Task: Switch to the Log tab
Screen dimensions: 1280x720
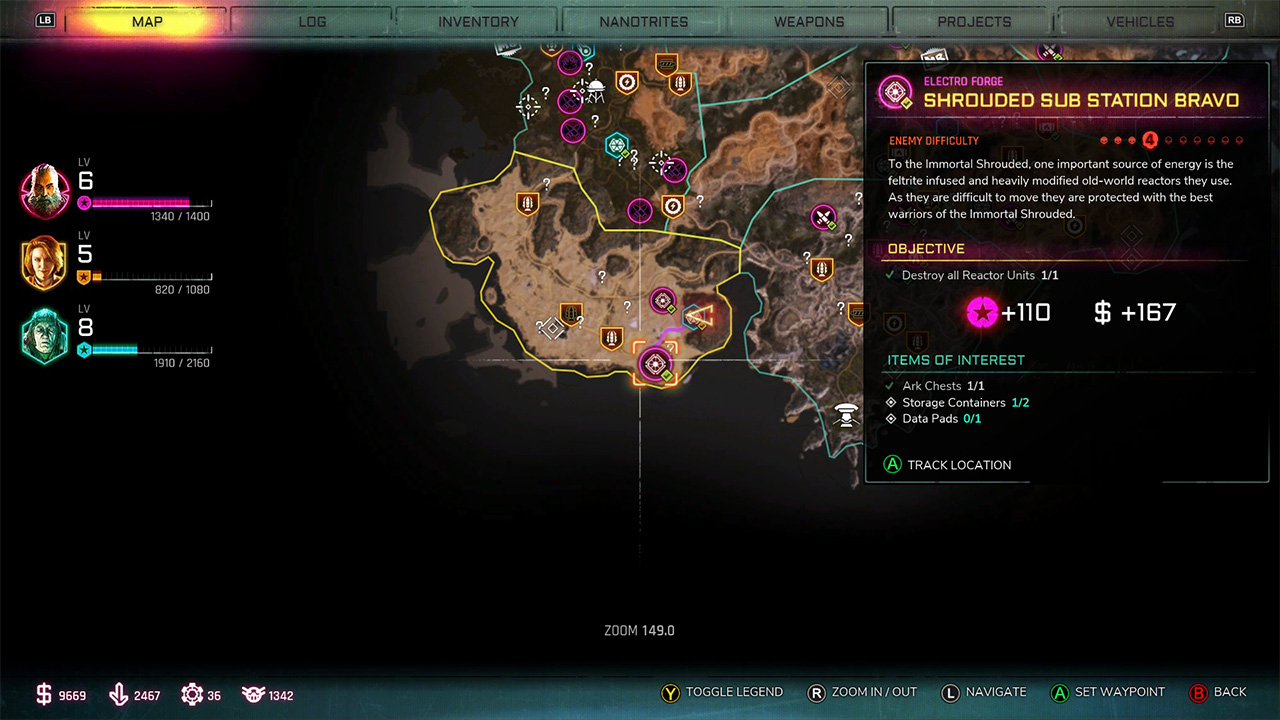Action: point(312,21)
